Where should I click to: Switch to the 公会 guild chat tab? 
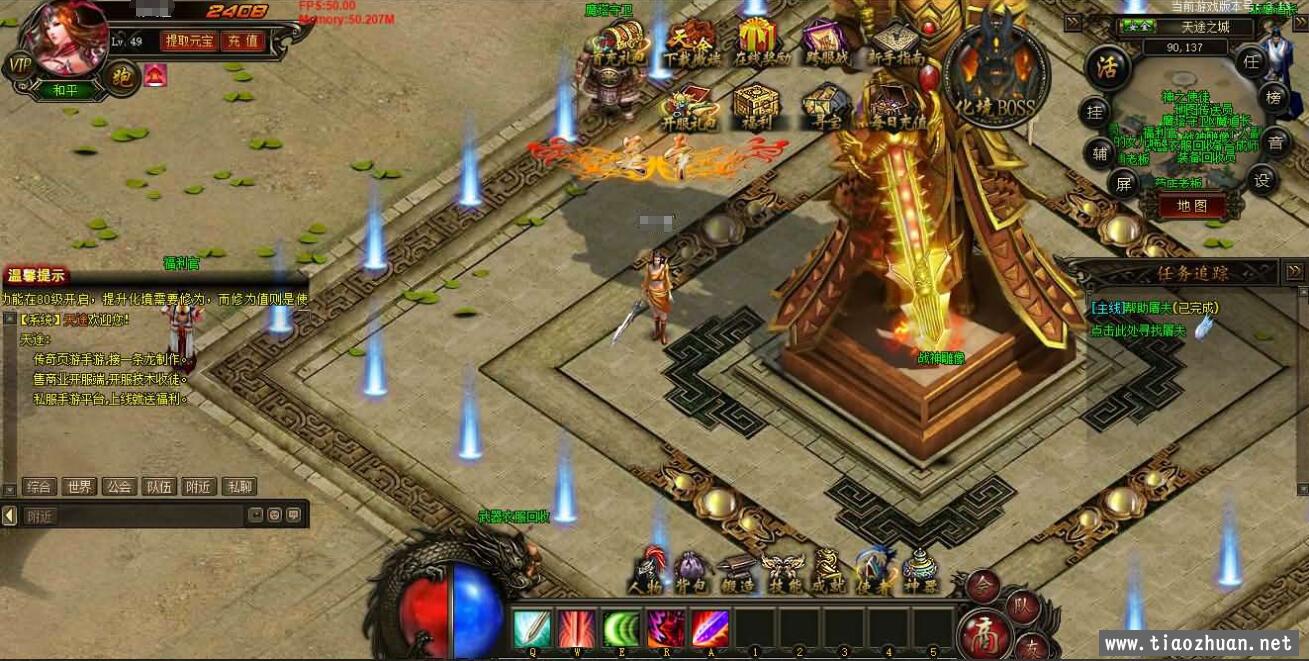[119, 487]
